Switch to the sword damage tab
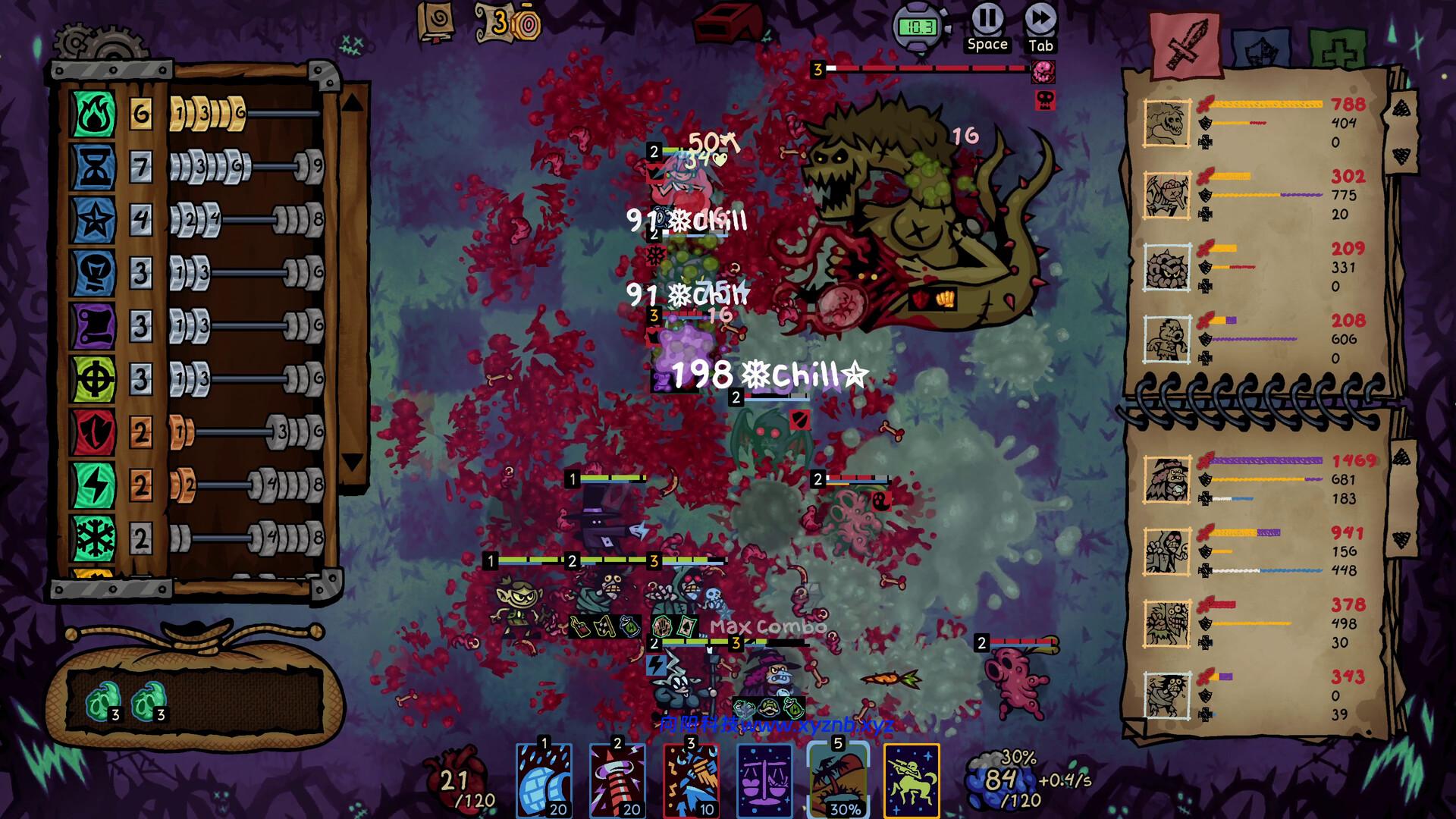Image resolution: width=1456 pixels, height=819 pixels. pyautogui.click(x=1185, y=43)
